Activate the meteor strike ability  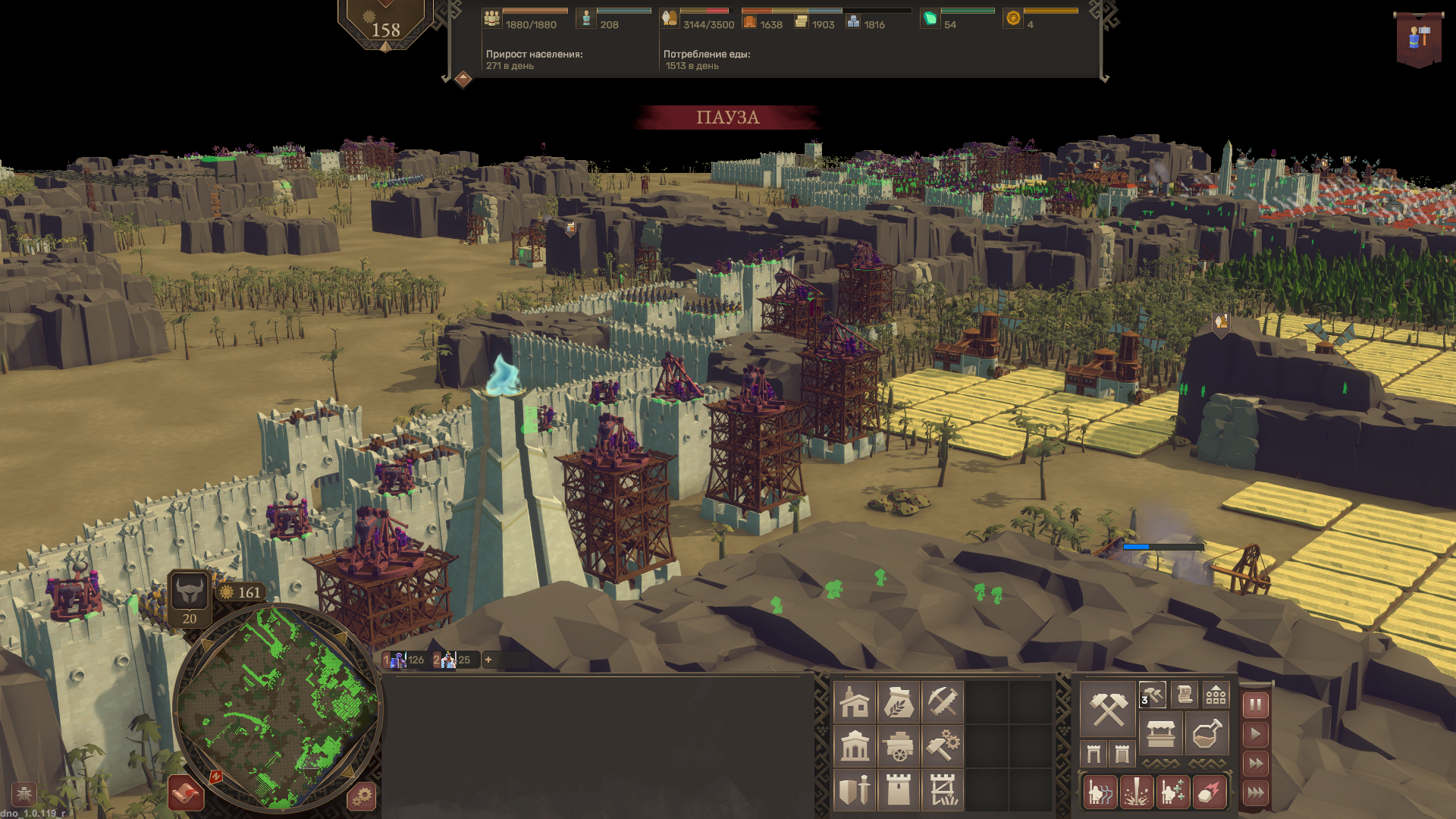pyautogui.click(x=1209, y=792)
